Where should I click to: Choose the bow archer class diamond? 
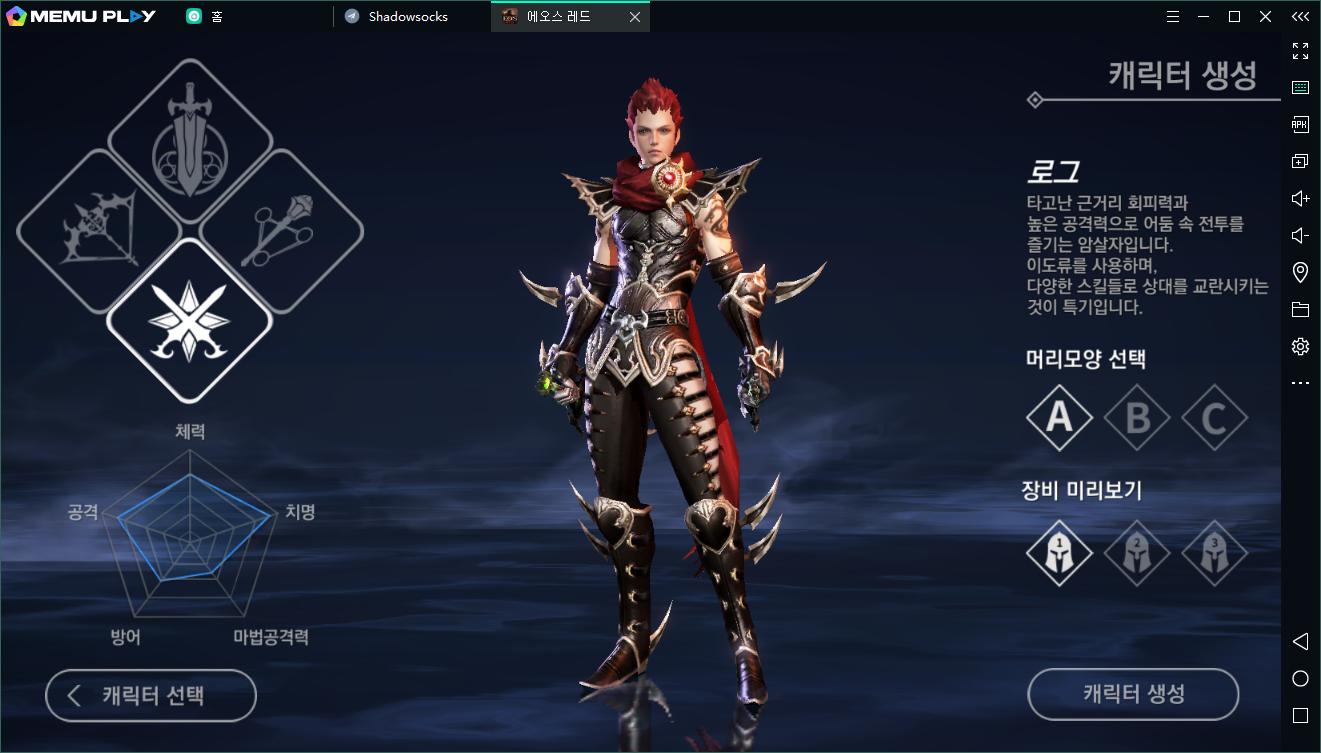tap(98, 231)
